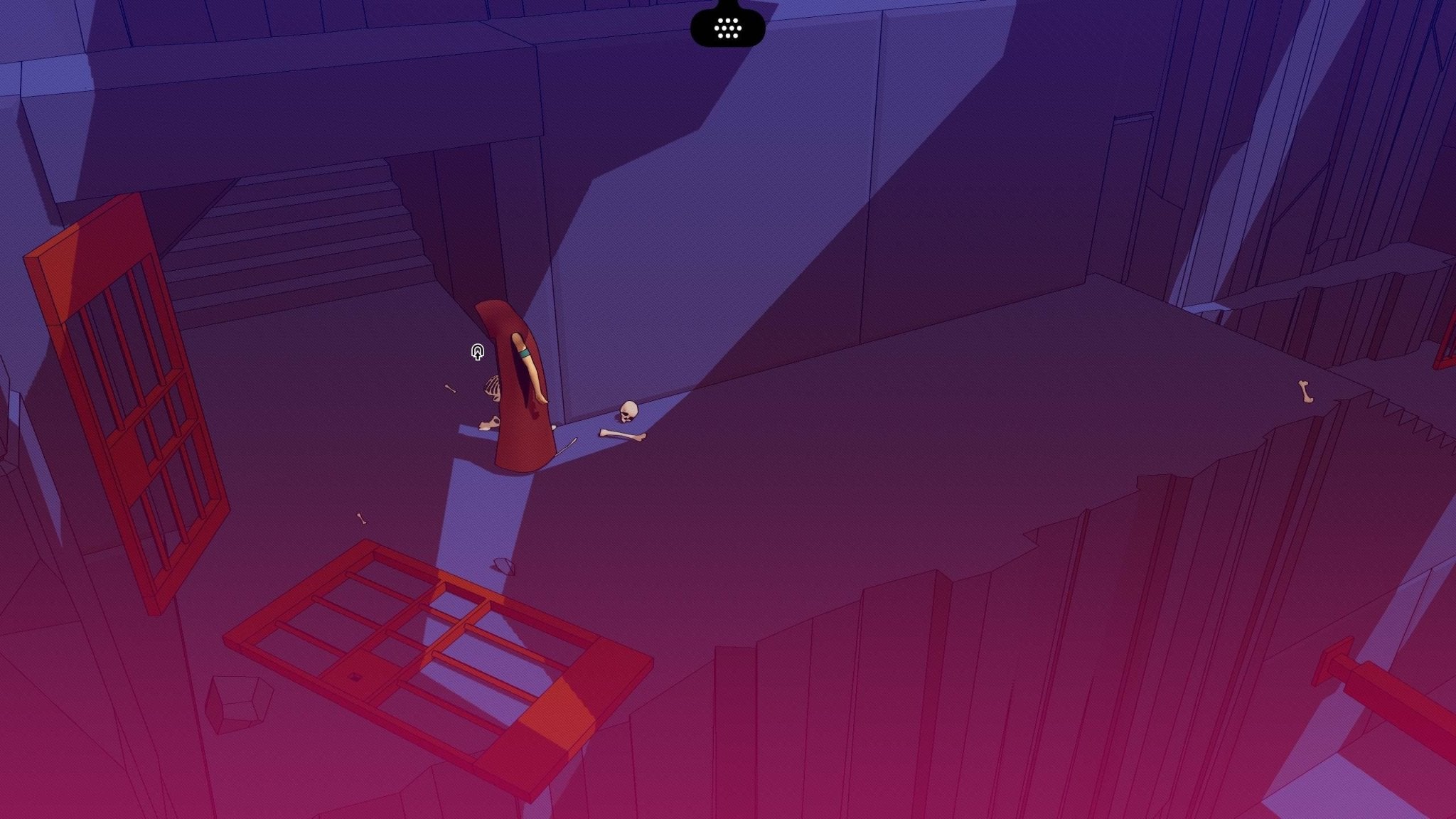Open the dotted-grid overlay tab at top
This screenshot has width=1456, height=819.
727,28
